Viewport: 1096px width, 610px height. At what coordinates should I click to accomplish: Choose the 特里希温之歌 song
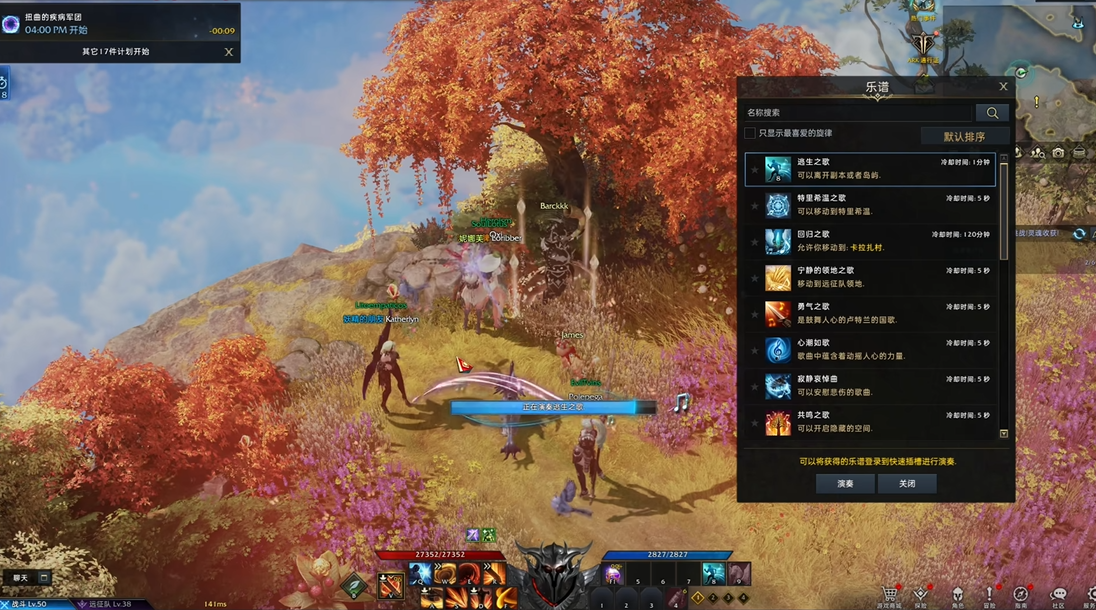click(869, 205)
